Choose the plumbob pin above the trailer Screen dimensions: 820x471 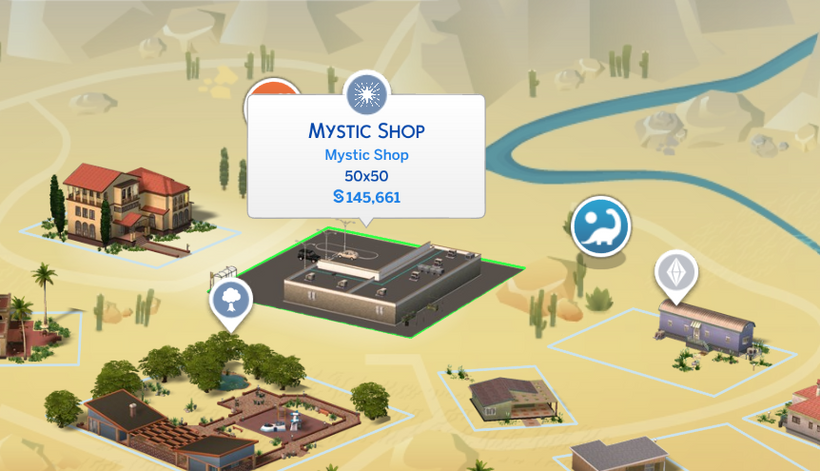point(676,274)
